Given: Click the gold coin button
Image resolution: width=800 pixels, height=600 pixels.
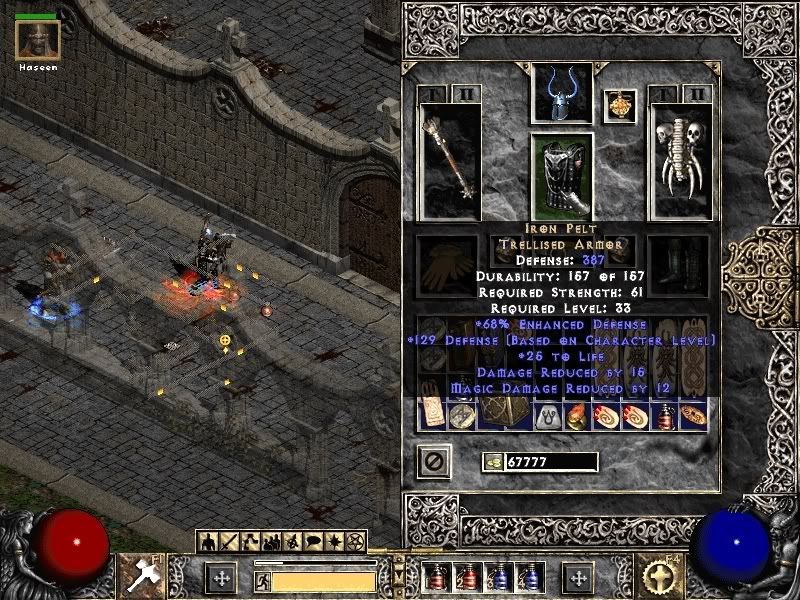Looking at the screenshot, I should [x=491, y=461].
